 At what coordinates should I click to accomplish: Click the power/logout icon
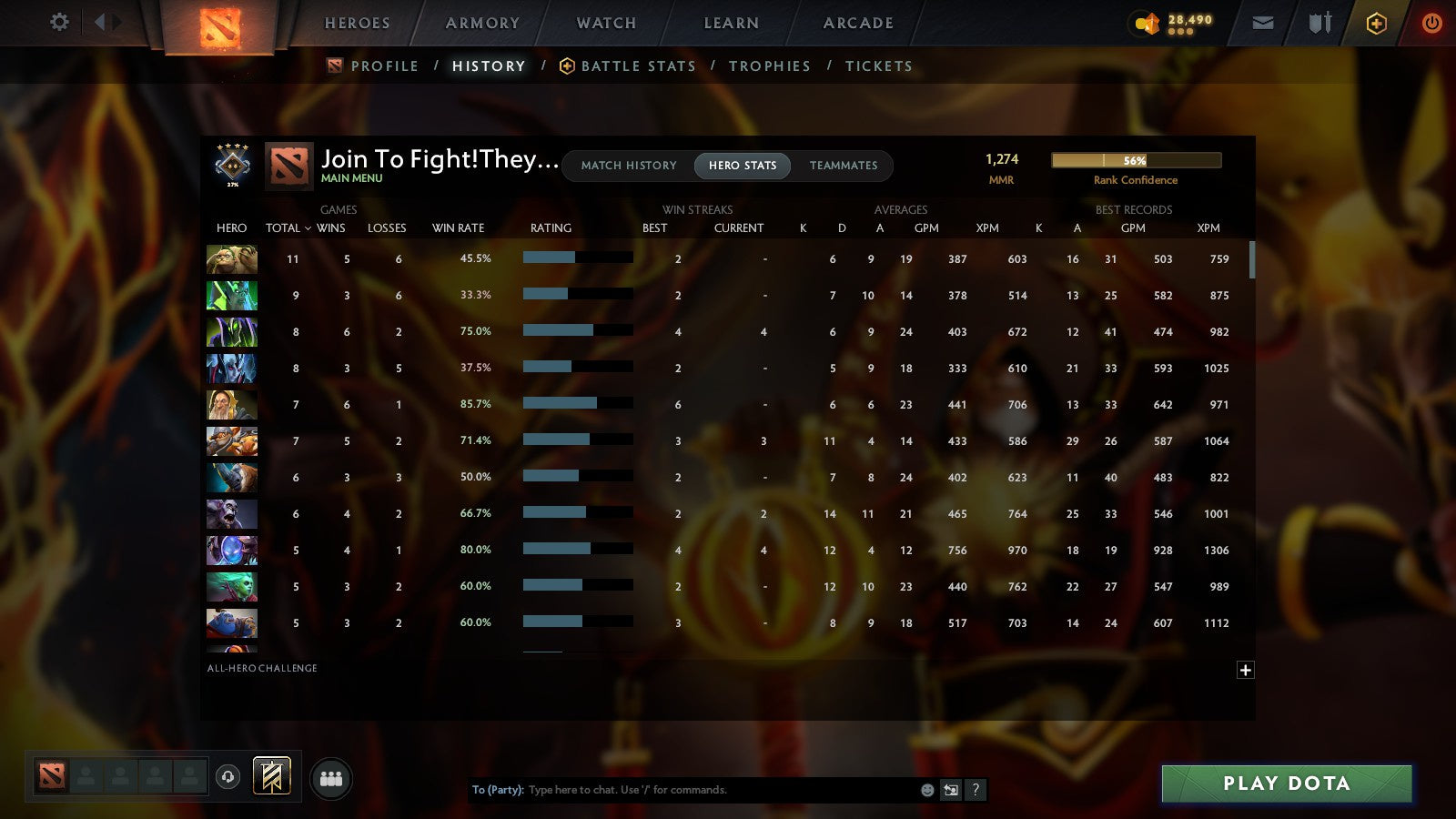[1432, 23]
